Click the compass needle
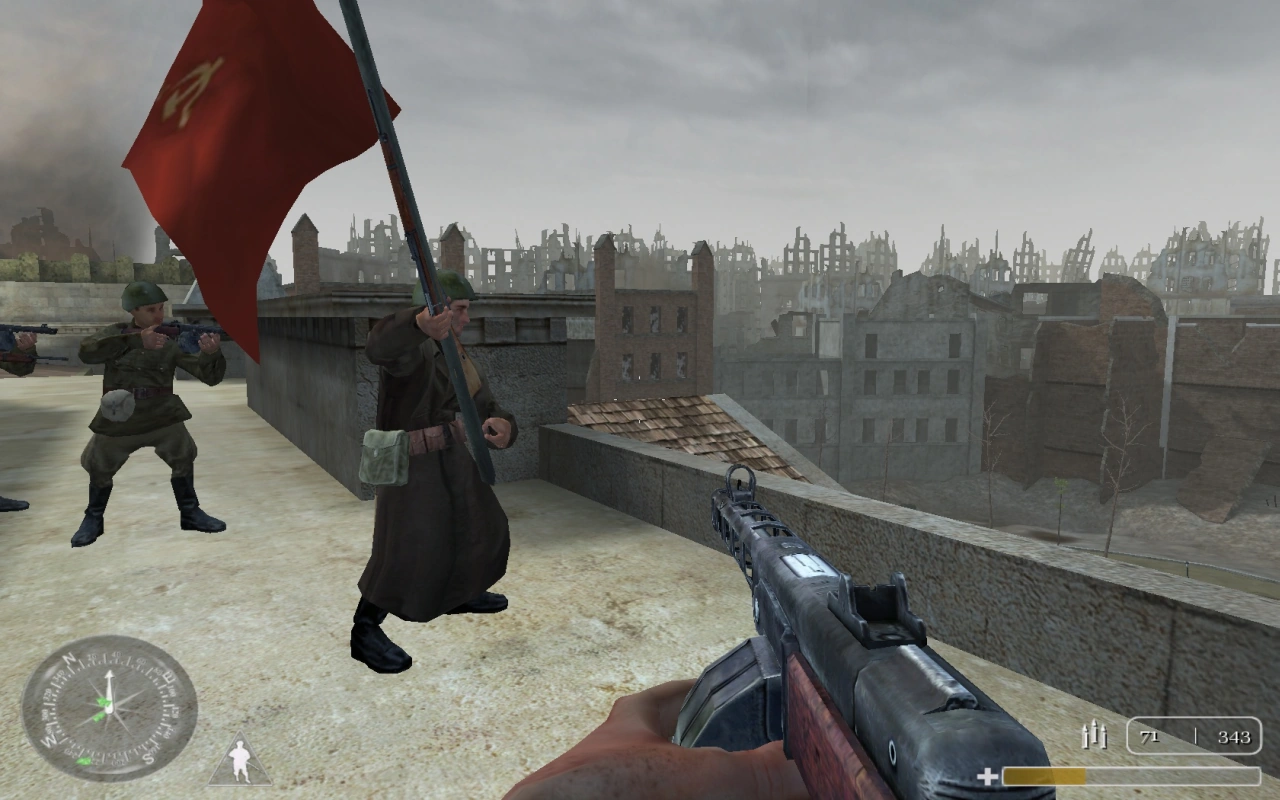 coord(109,685)
